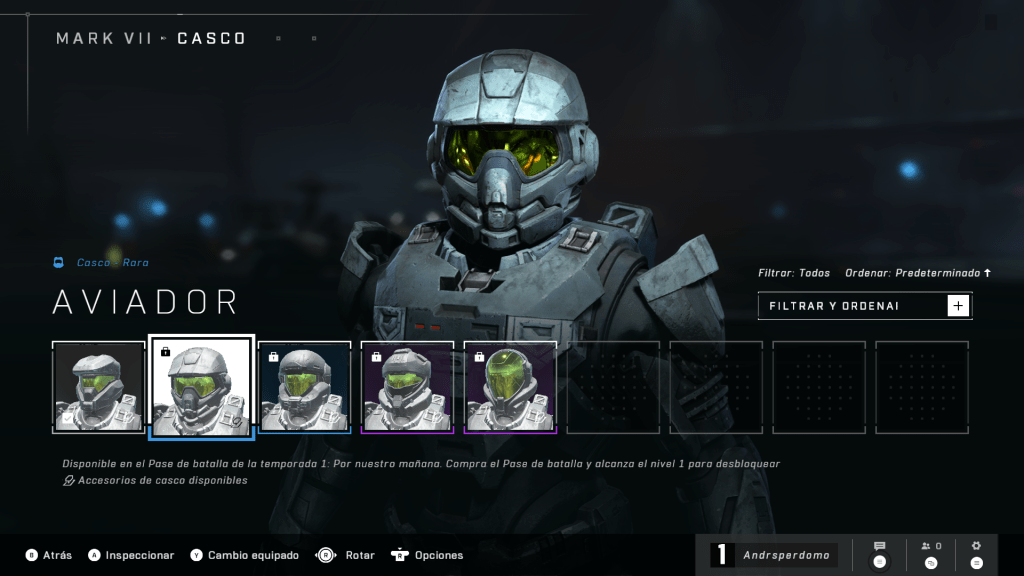Screen dimensions: 1024x576
Task: Pick the locked helmet with blue background
Action: coord(304,387)
